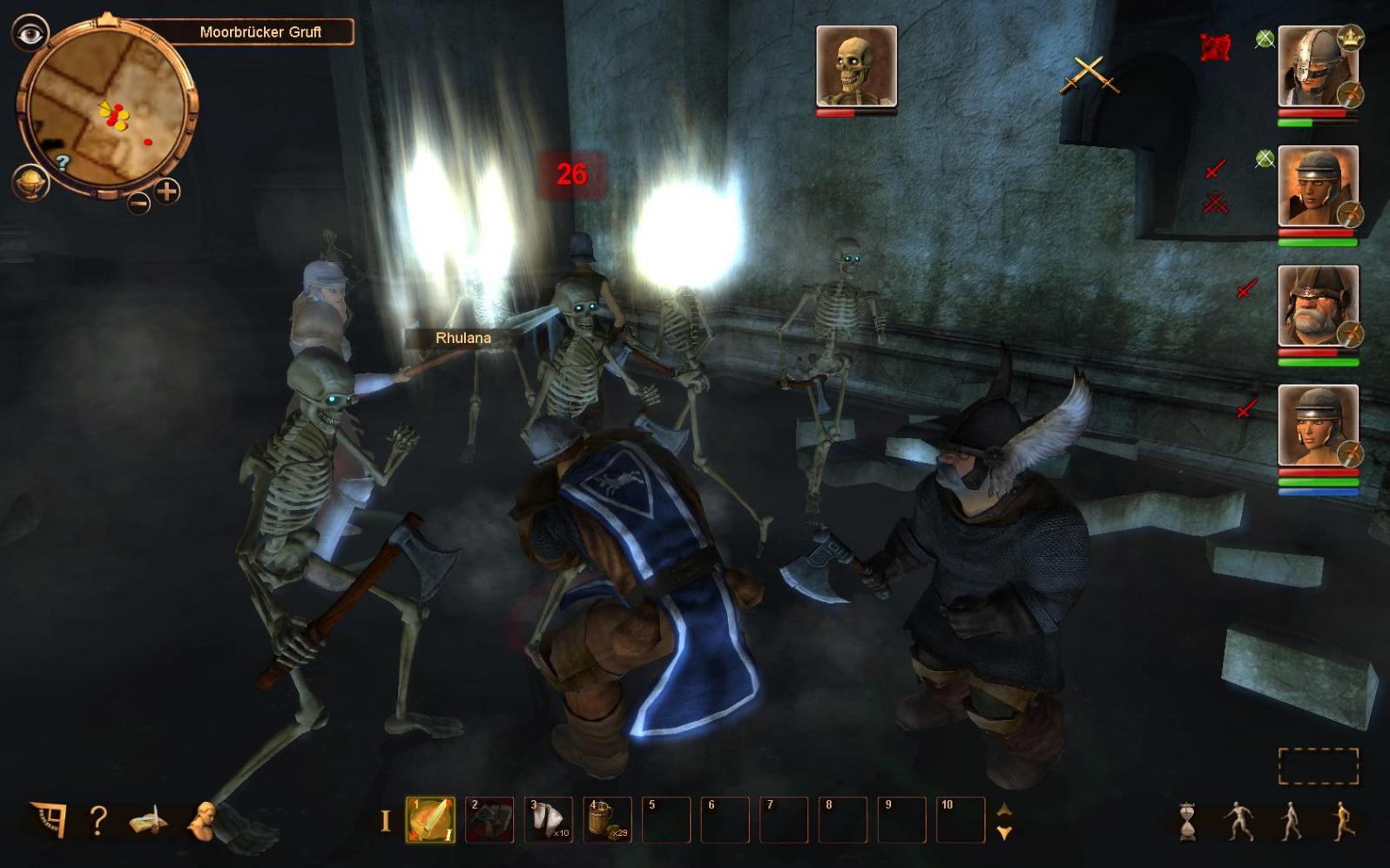1390x868 pixels.
Task: Toggle the crossed swords combat mode icon
Action: pyautogui.click(x=1089, y=75)
